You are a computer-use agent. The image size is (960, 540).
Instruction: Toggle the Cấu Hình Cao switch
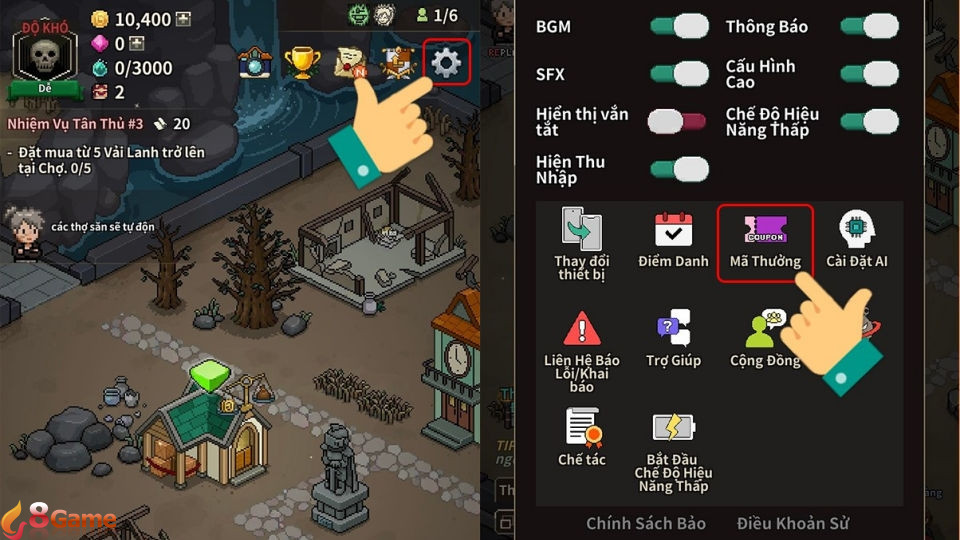(869, 73)
